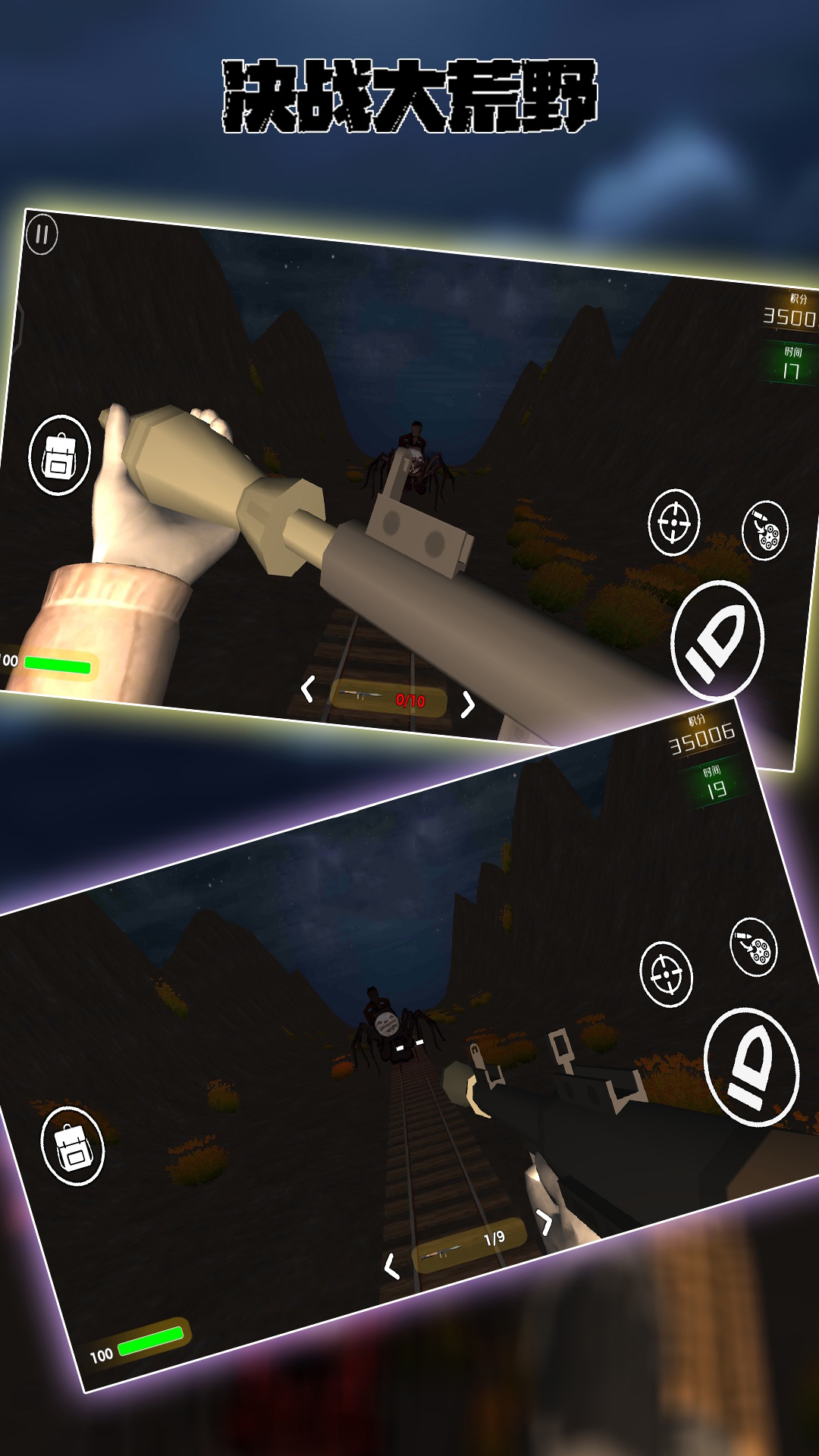
Task: Open the backpack in the yellow-framed screenshot
Action: click(59, 455)
